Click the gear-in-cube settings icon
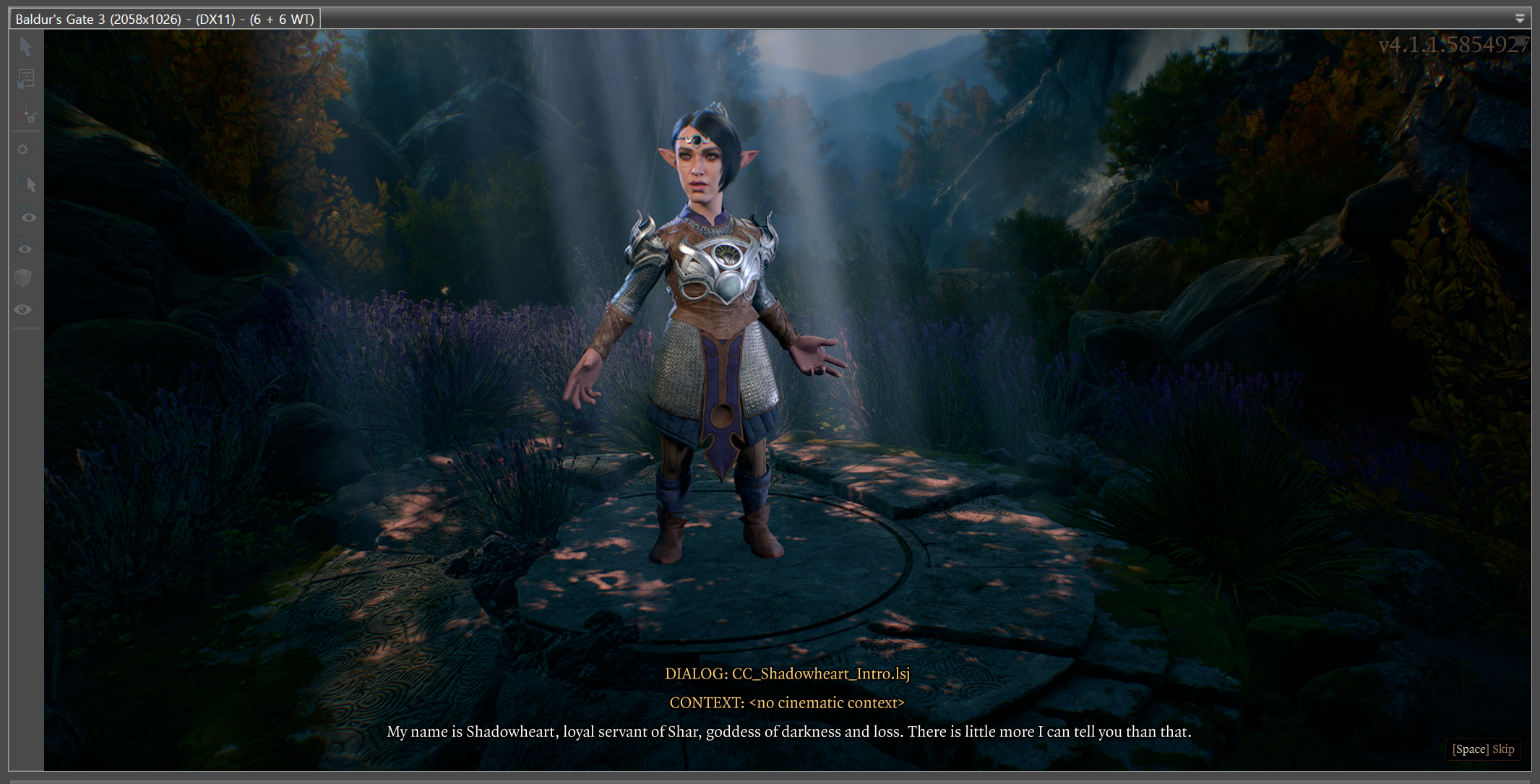 [x=23, y=150]
